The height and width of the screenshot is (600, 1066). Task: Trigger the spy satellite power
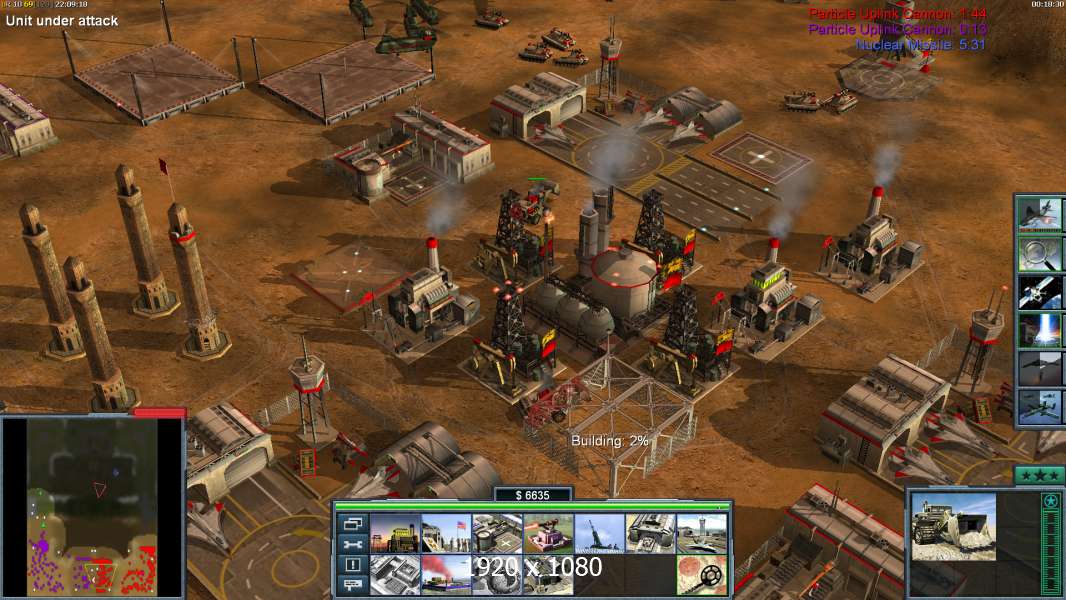pyautogui.click(x=1040, y=291)
